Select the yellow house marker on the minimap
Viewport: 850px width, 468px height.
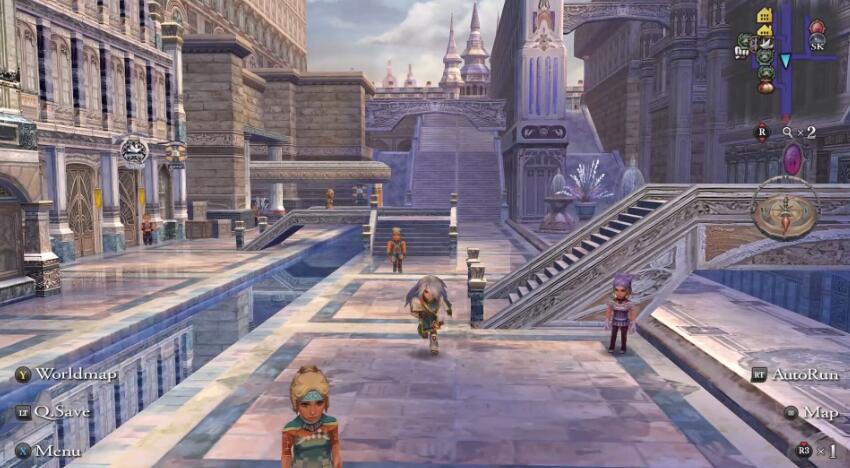coord(765,15)
